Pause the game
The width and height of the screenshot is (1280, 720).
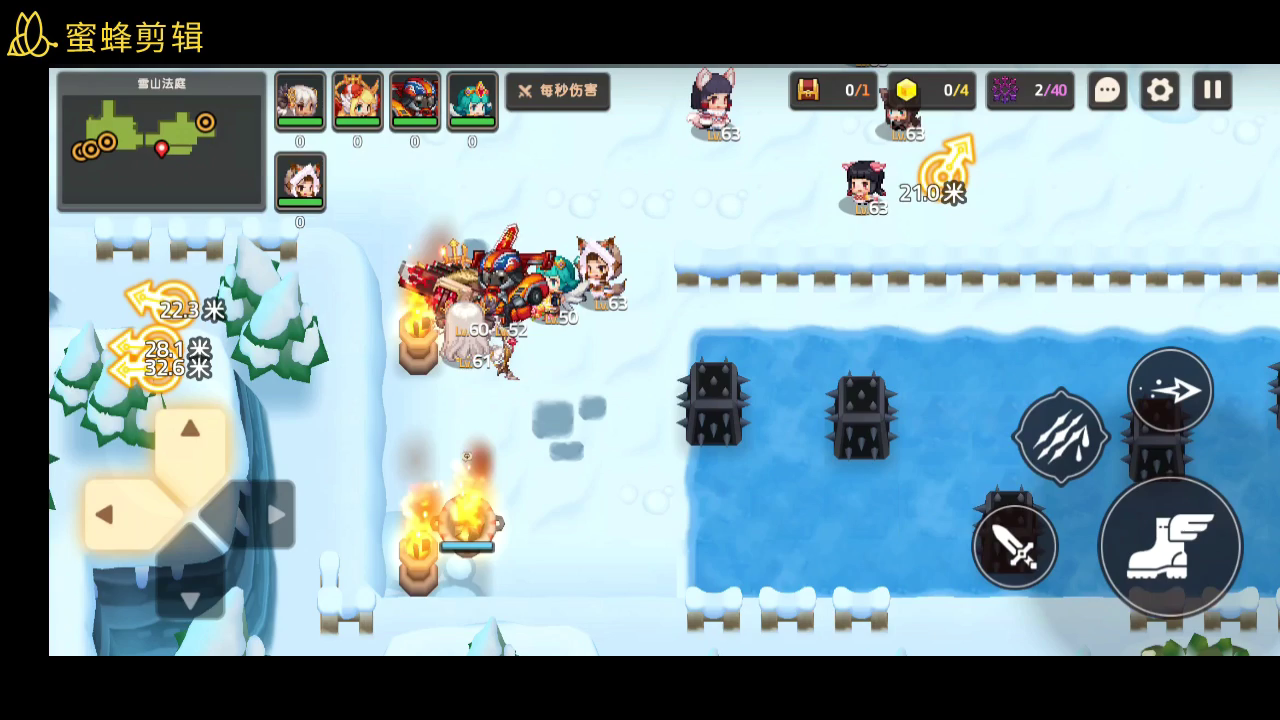[x=1212, y=91]
